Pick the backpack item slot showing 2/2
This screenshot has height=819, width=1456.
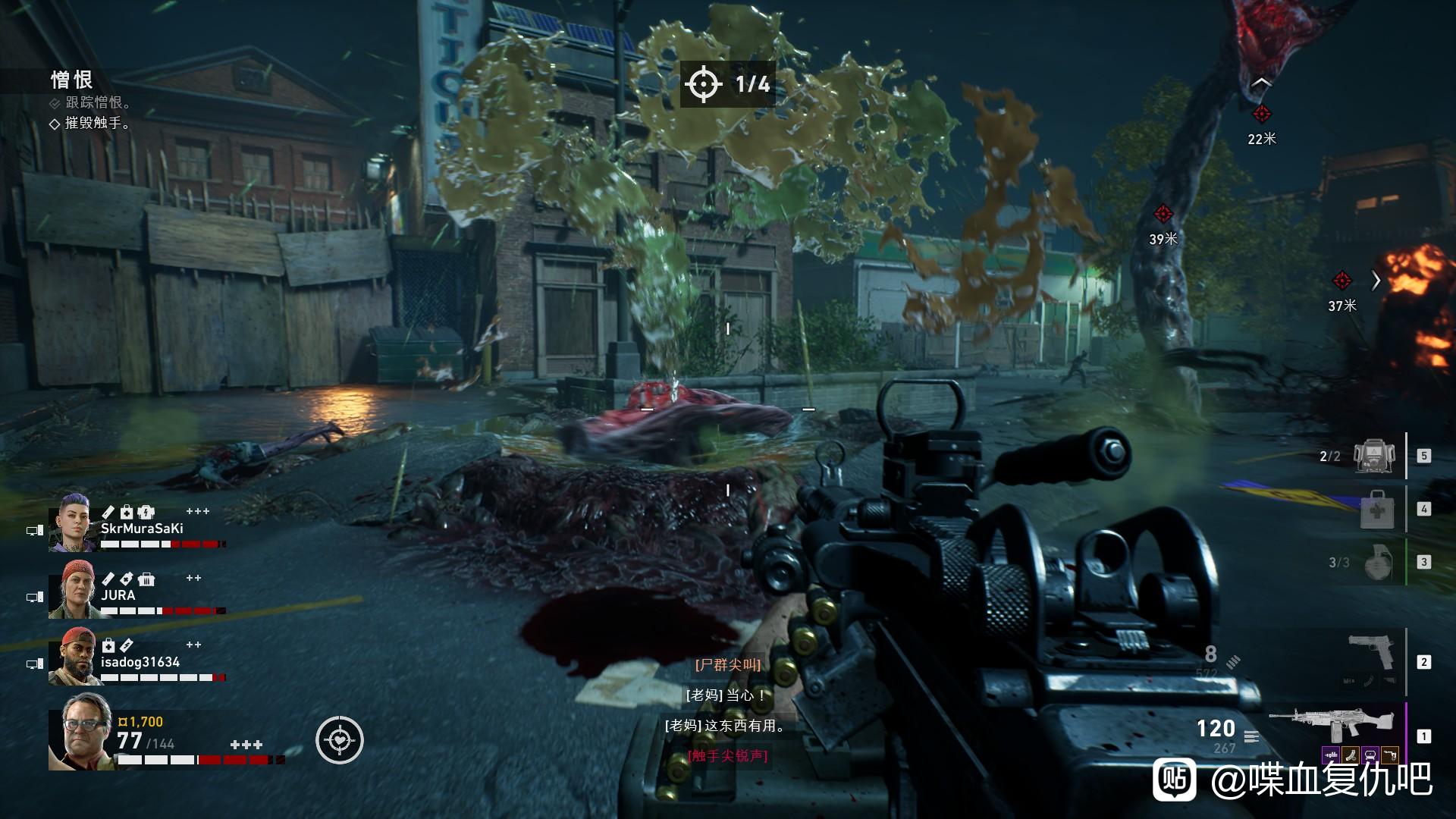[1376, 456]
